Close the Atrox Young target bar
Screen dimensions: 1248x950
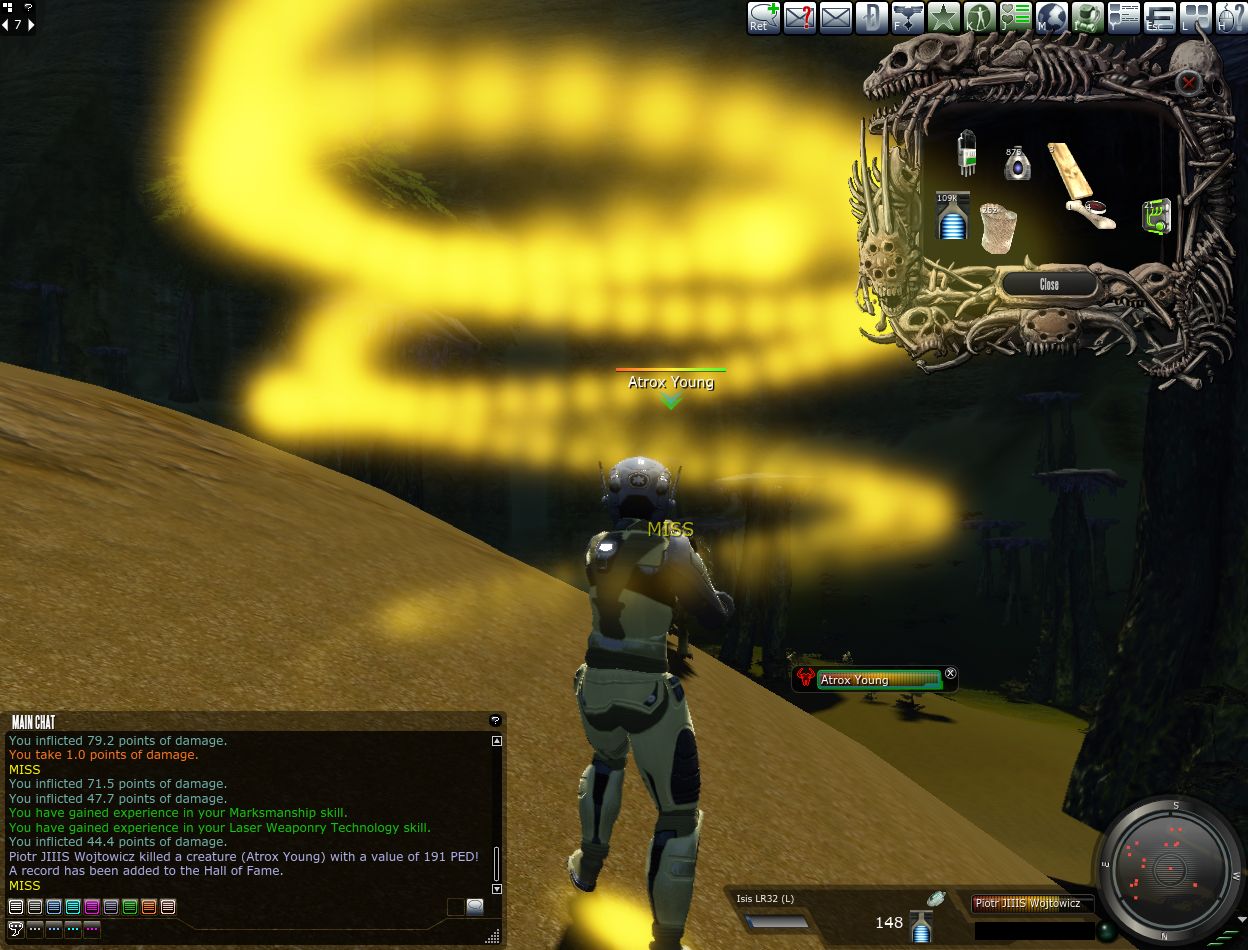tap(951, 673)
